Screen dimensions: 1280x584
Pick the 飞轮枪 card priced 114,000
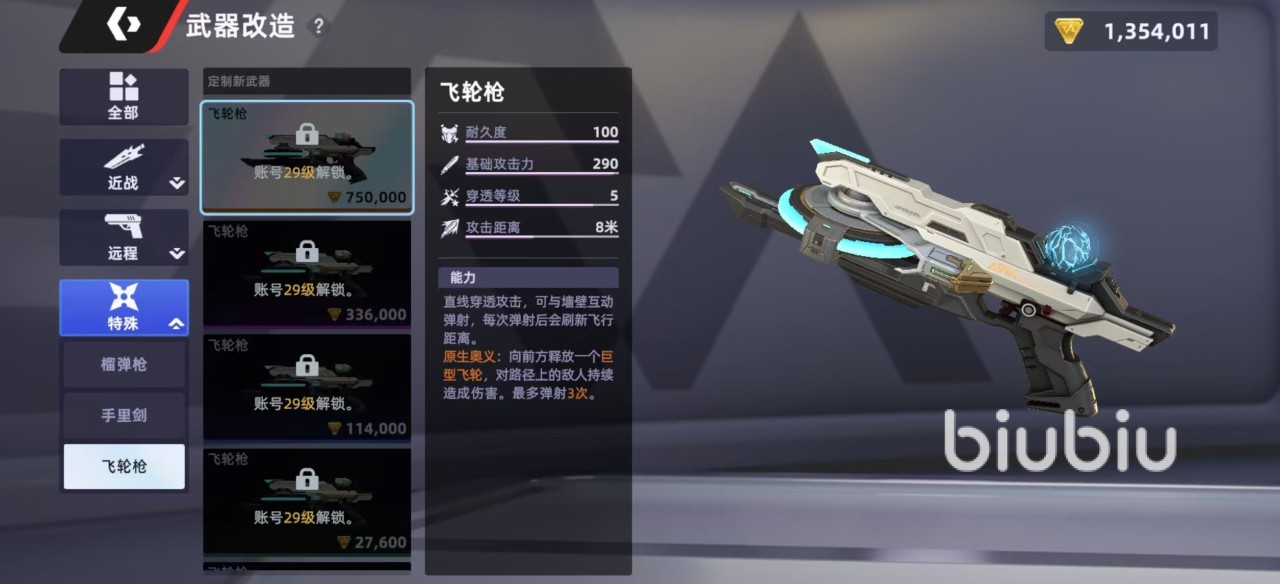[x=307, y=388]
